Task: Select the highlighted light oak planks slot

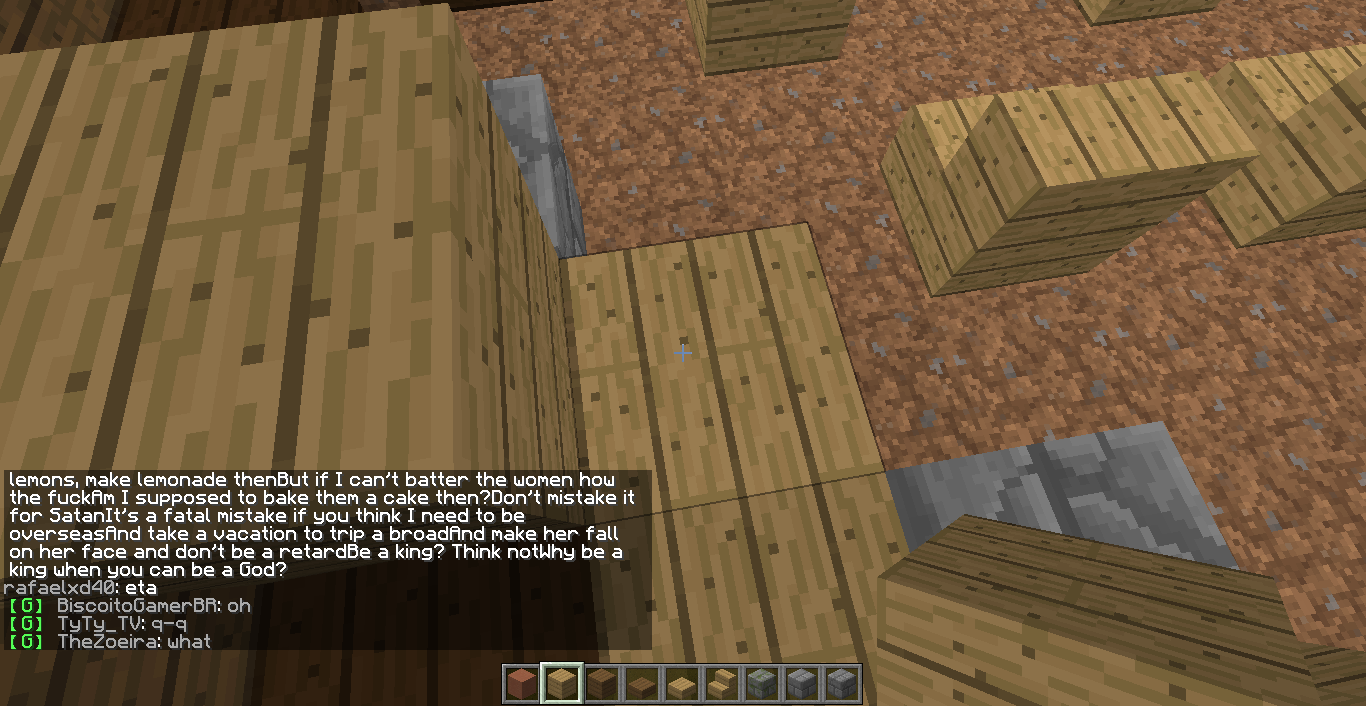Action: click(x=561, y=684)
